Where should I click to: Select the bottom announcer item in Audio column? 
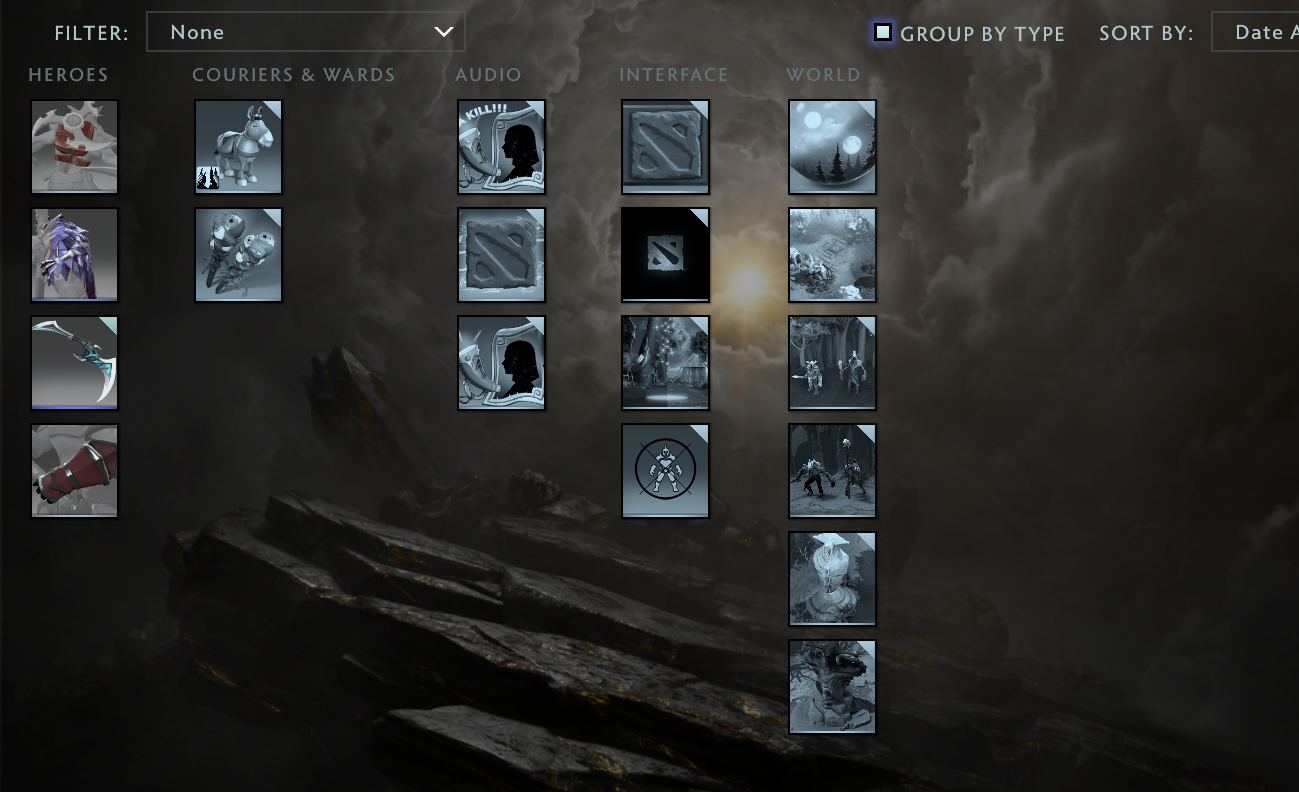(501, 362)
